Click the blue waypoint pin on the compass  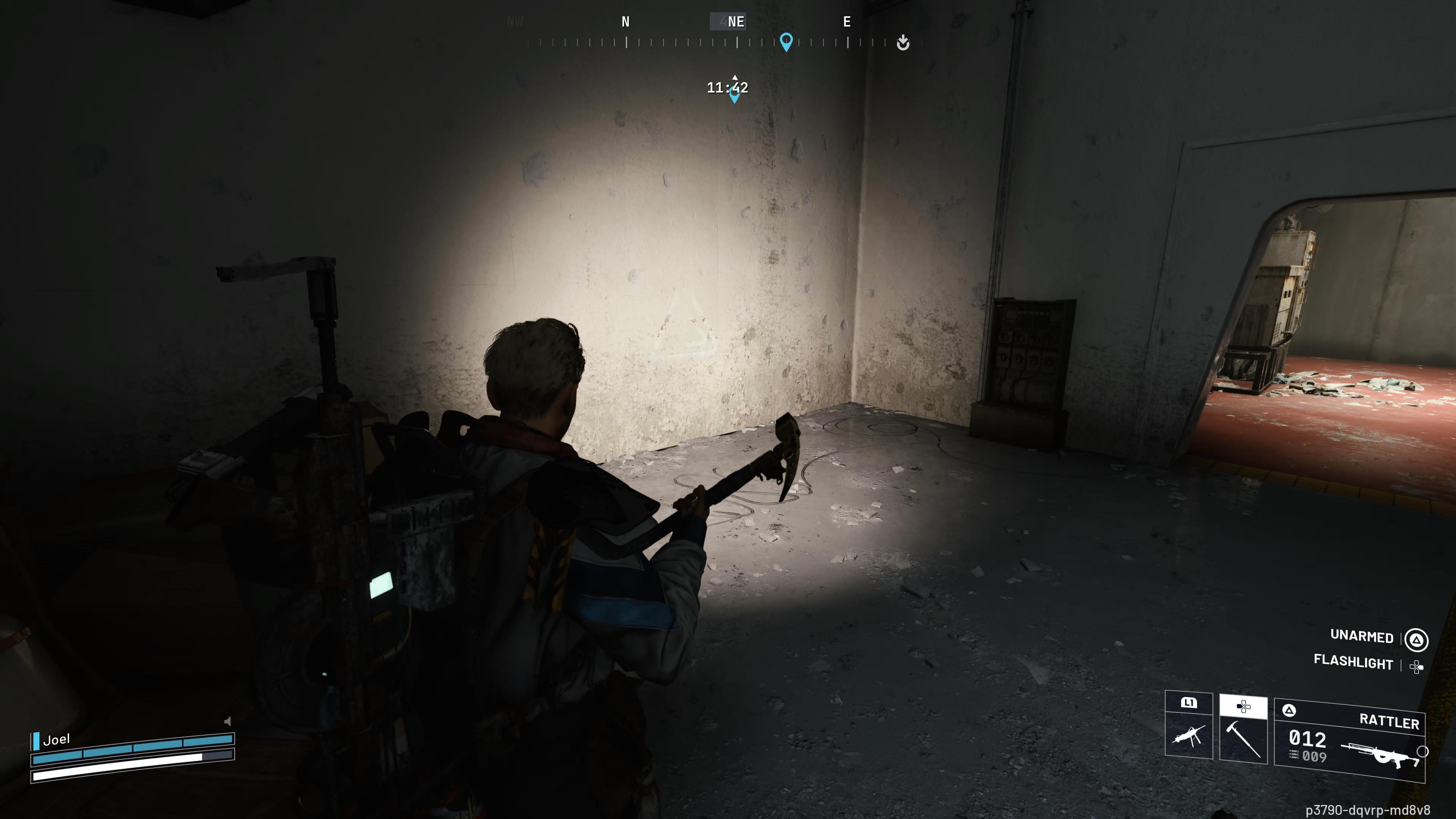[786, 41]
